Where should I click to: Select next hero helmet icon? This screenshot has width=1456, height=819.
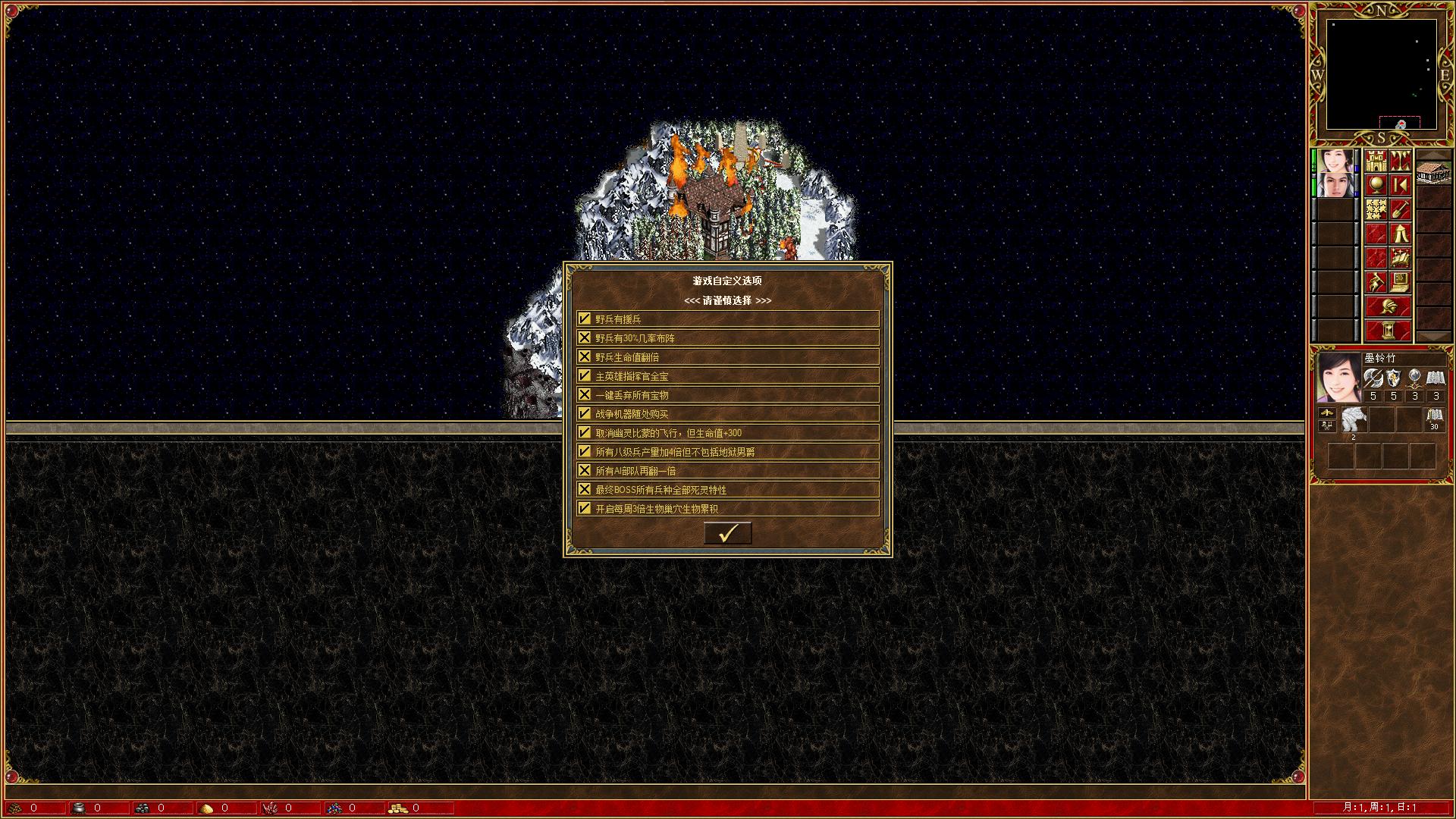click(x=1389, y=306)
